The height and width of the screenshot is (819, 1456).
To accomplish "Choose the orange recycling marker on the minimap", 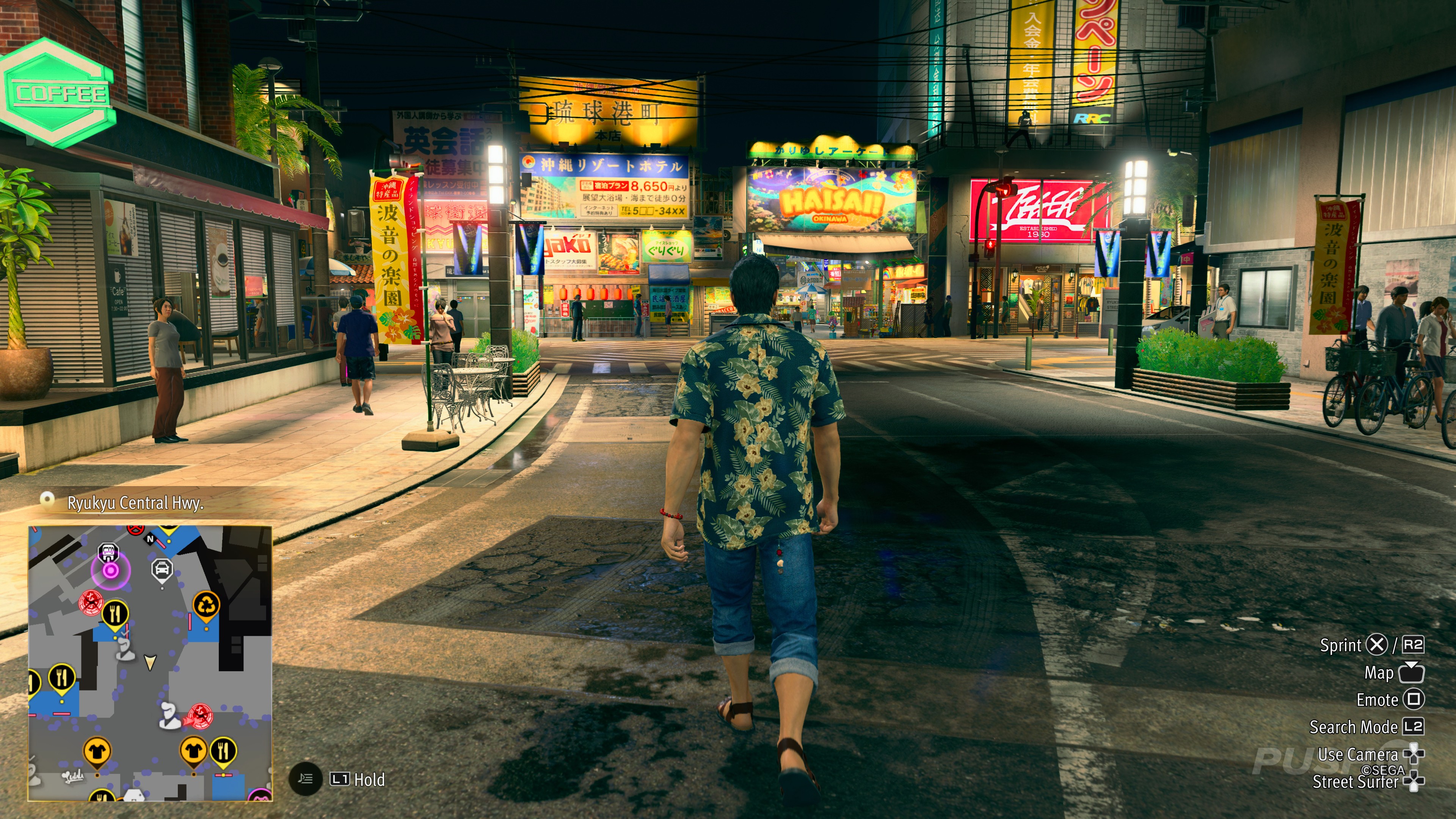I will pos(207,606).
